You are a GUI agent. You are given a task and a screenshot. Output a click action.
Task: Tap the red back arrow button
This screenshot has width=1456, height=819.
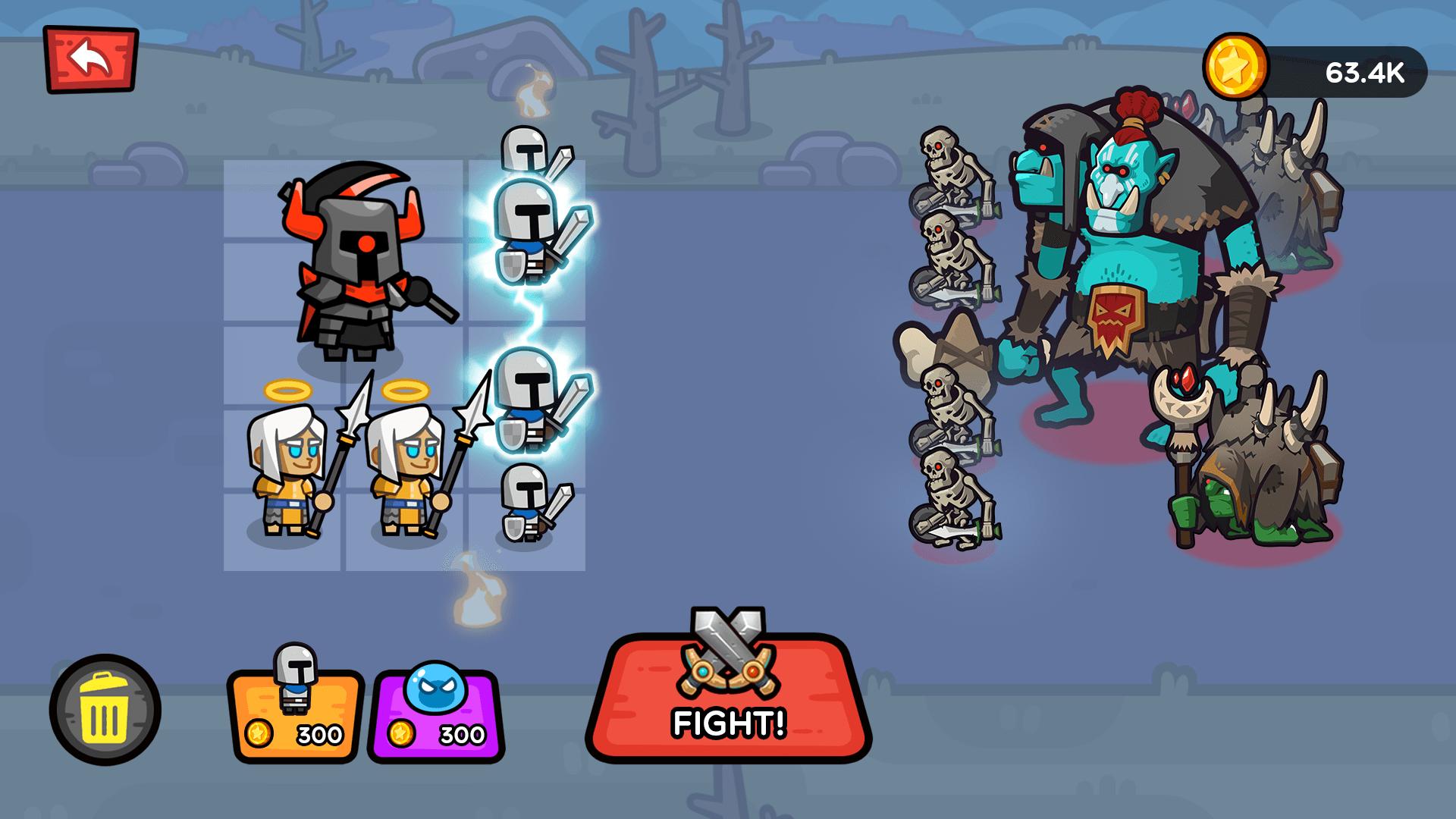90,55
